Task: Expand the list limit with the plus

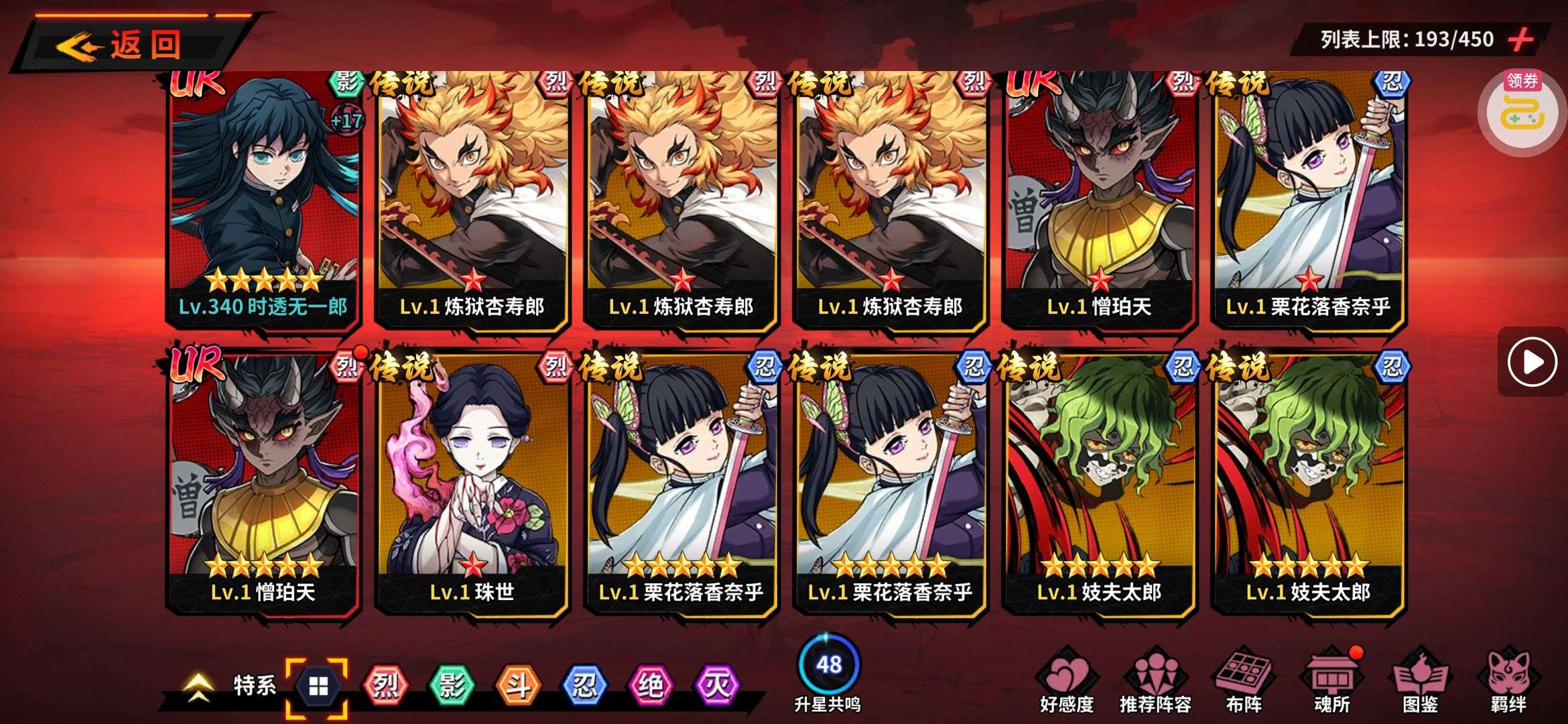Action: coord(1521,40)
